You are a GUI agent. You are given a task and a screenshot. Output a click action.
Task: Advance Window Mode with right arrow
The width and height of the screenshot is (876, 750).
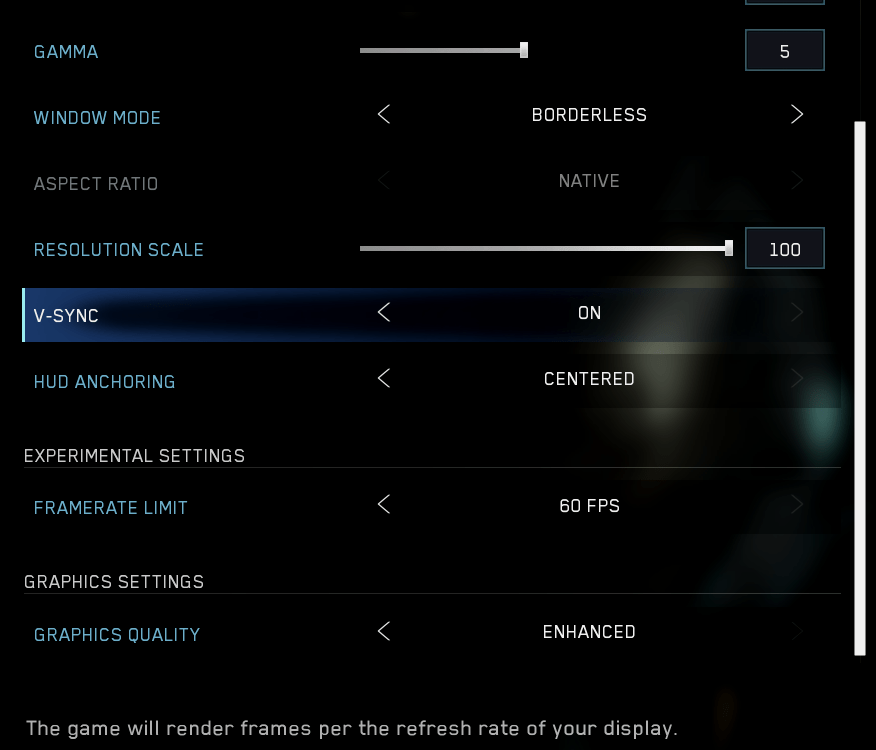(797, 115)
